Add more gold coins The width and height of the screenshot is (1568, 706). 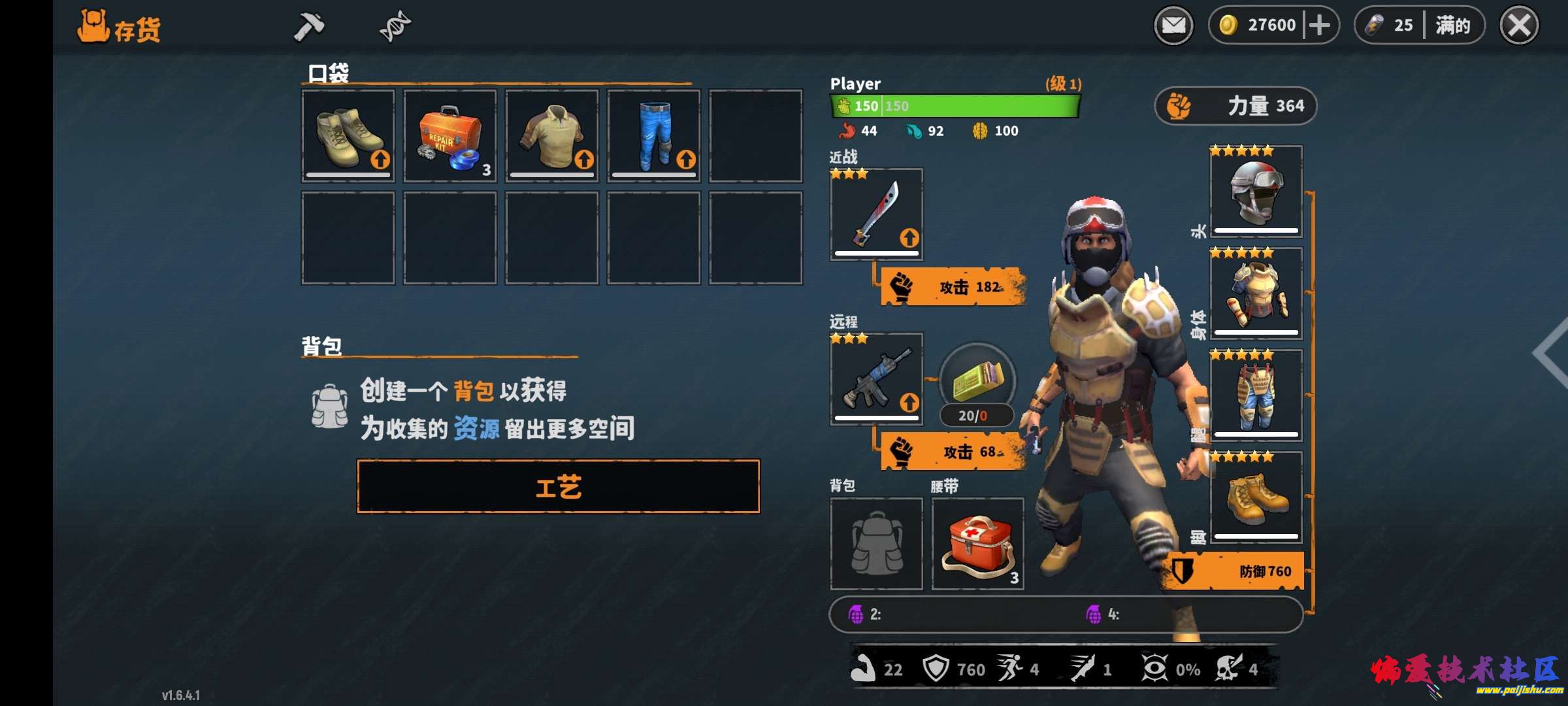click(1320, 26)
